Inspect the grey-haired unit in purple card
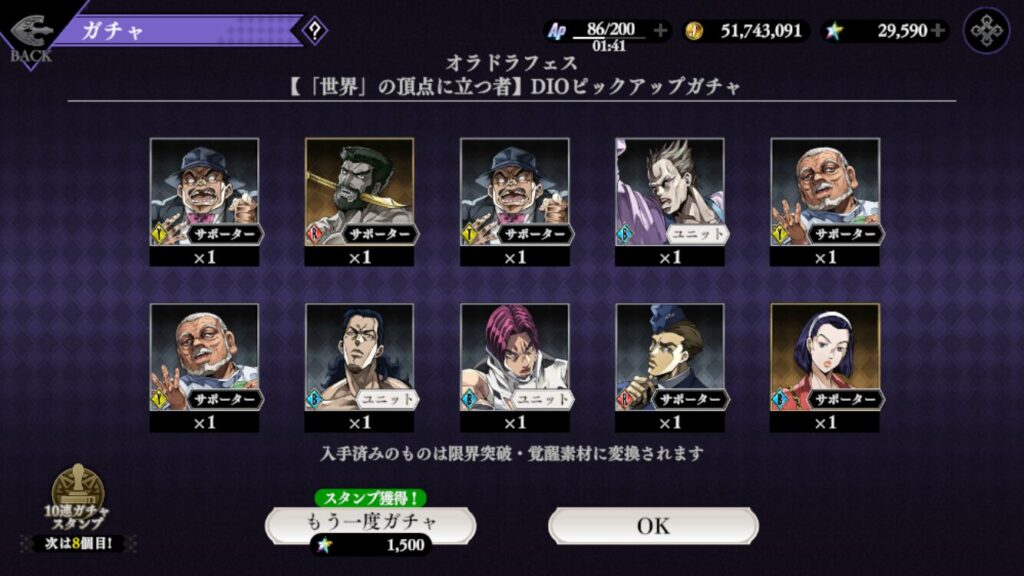The width and height of the screenshot is (1024, 576). [669, 192]
